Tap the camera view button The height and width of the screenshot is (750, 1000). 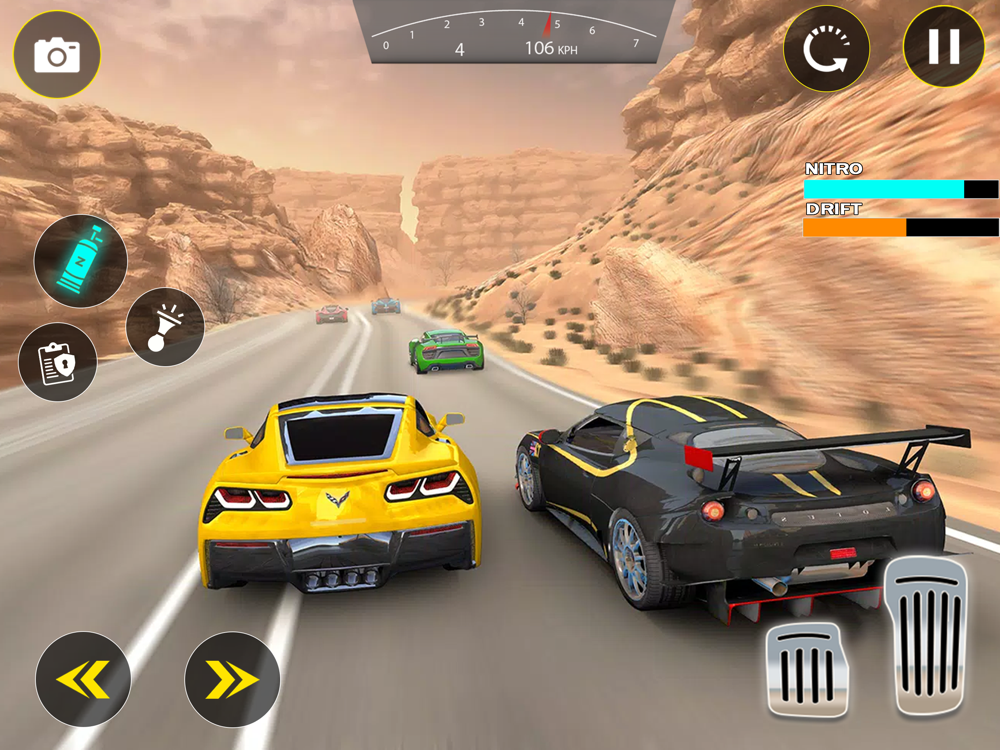pyautogui.click(x=56, y=54)
